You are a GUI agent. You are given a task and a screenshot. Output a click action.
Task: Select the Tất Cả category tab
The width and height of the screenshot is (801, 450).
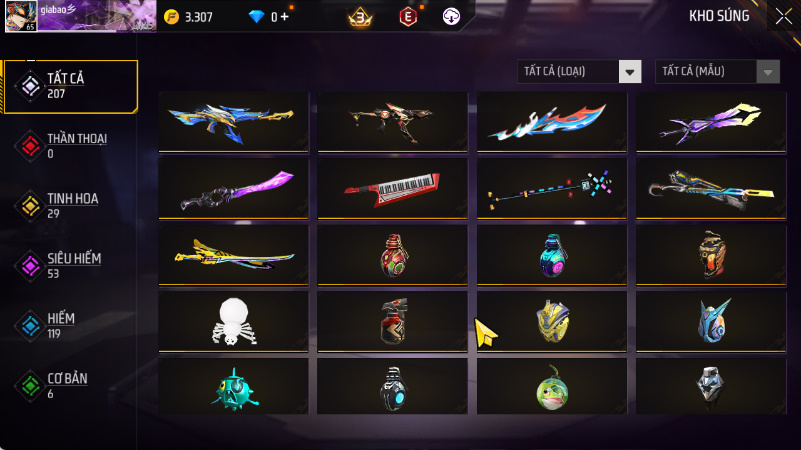tap(71, 86)
